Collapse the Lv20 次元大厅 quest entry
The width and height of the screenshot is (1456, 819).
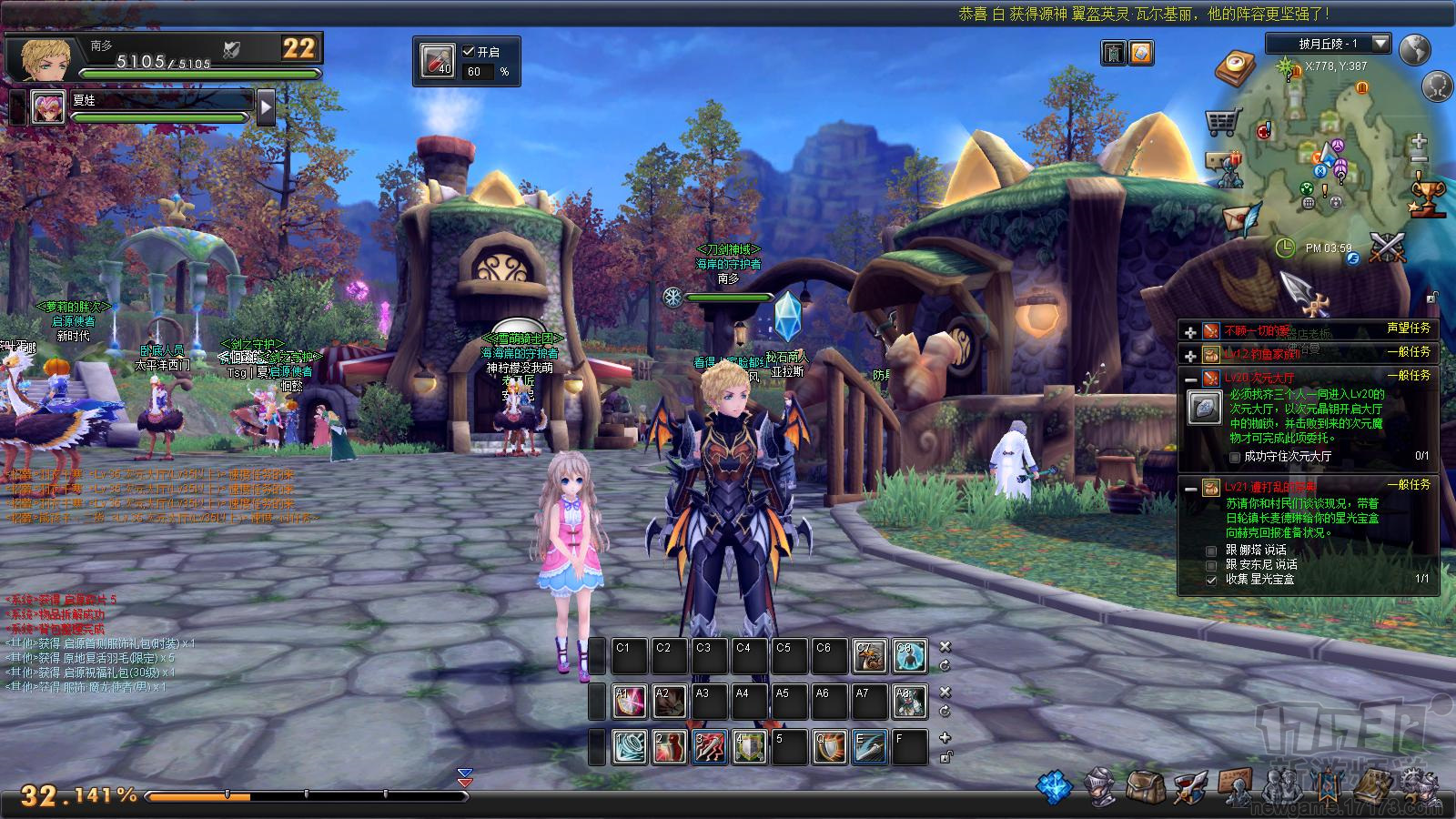click(1190, 378)
